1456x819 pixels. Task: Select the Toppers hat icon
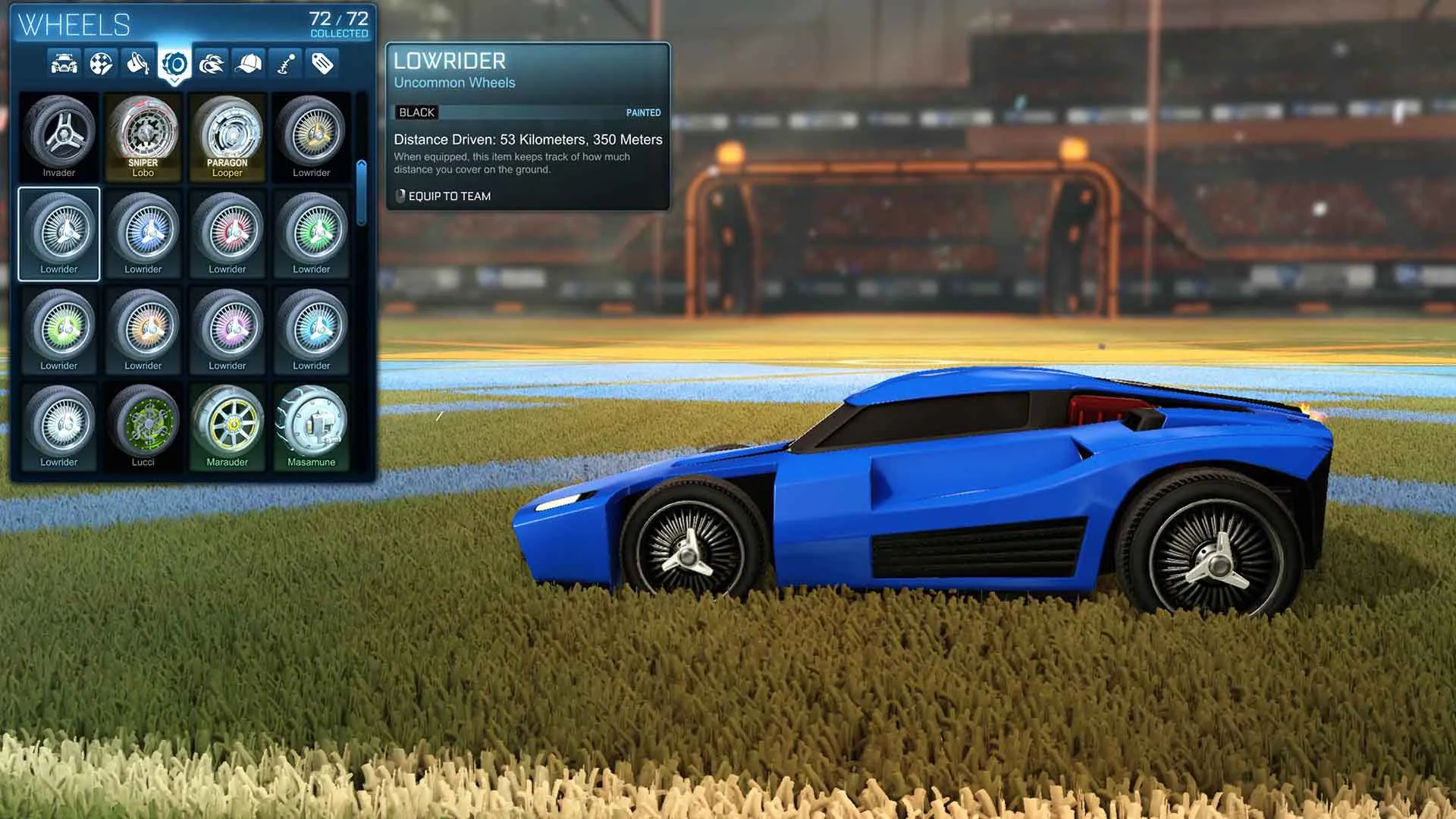tap(249, 64)
